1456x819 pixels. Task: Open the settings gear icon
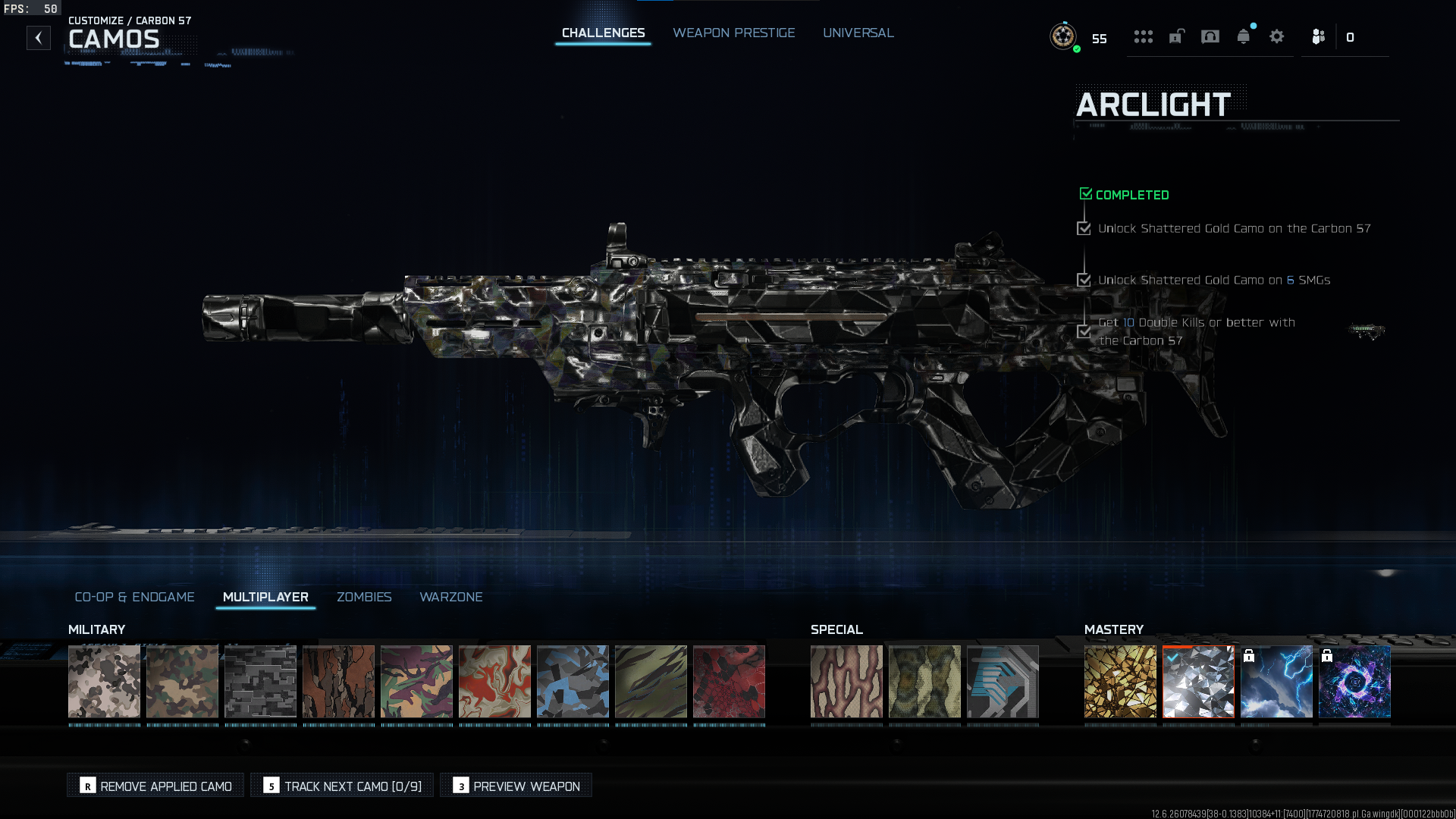(x=1276, y=37)
